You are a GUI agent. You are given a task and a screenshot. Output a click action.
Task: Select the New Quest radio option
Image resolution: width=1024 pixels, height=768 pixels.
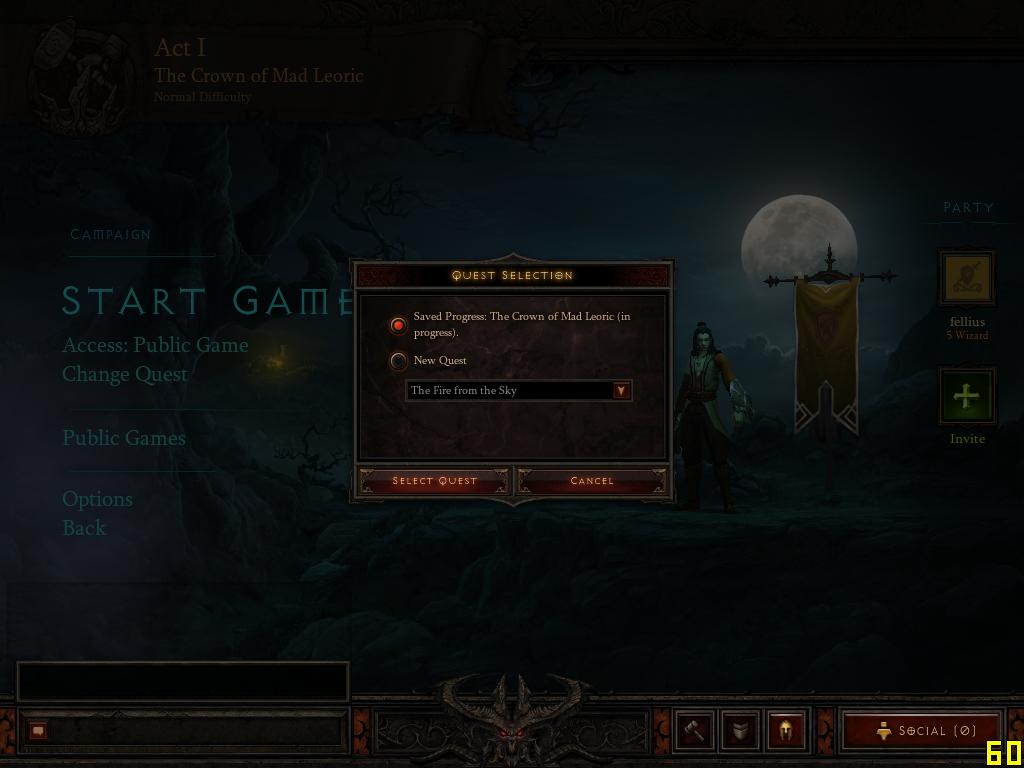coord(399,361)
